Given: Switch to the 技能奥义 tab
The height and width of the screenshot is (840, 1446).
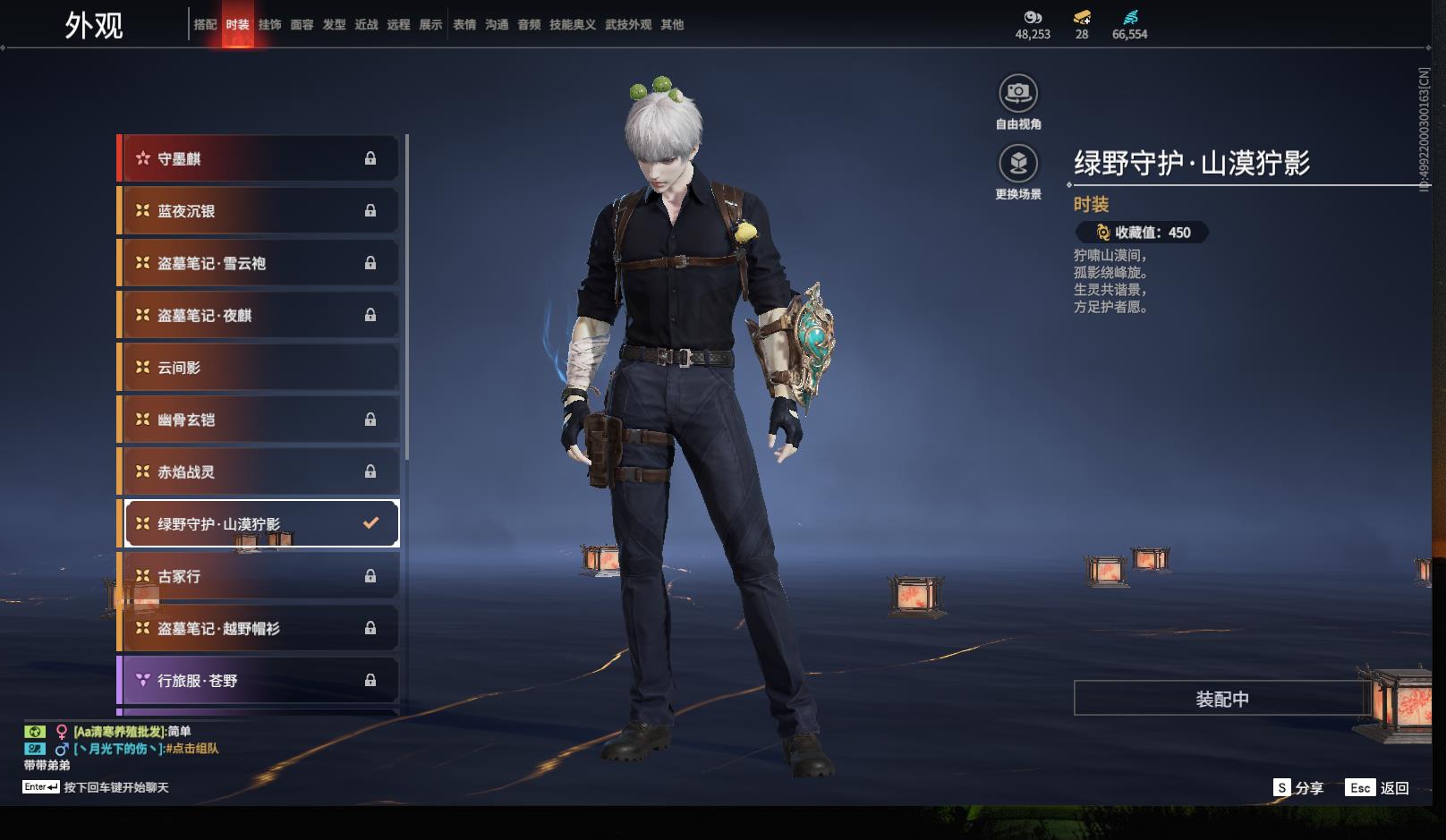Looking at the screenshot, I should [572, 25].
